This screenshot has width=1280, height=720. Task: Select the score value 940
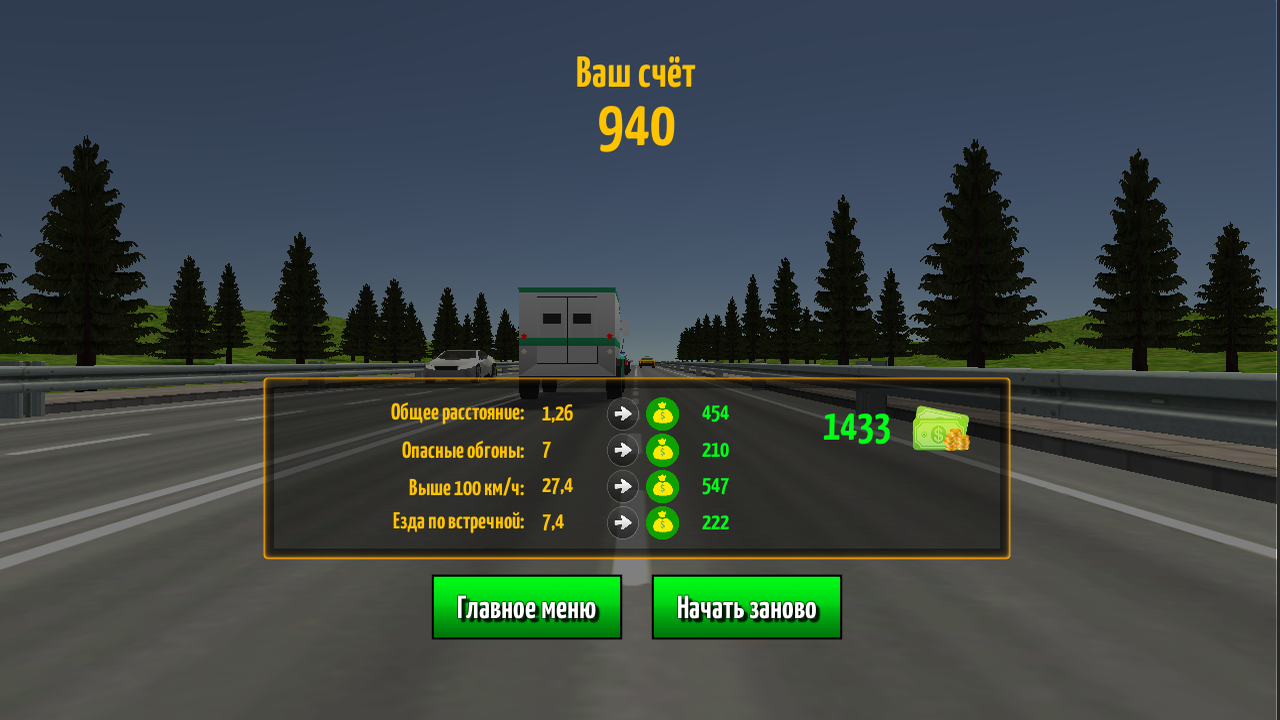pyautogui.click(x=637, y=126)
